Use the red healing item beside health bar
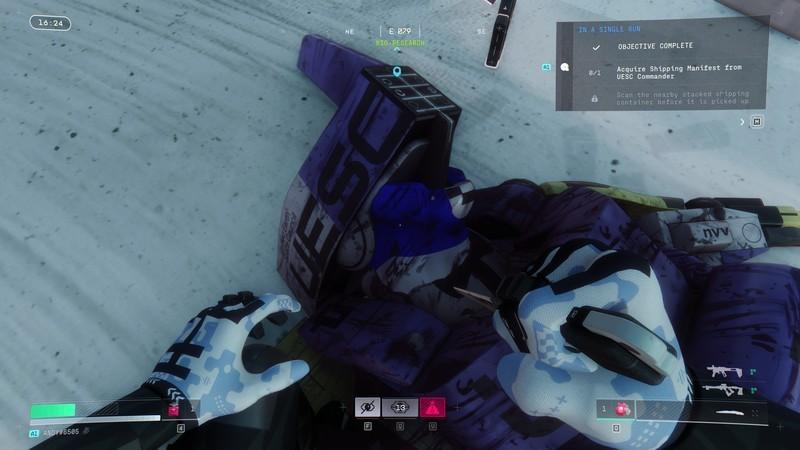Viewport: 800px width, 450px height. [173, 410]
